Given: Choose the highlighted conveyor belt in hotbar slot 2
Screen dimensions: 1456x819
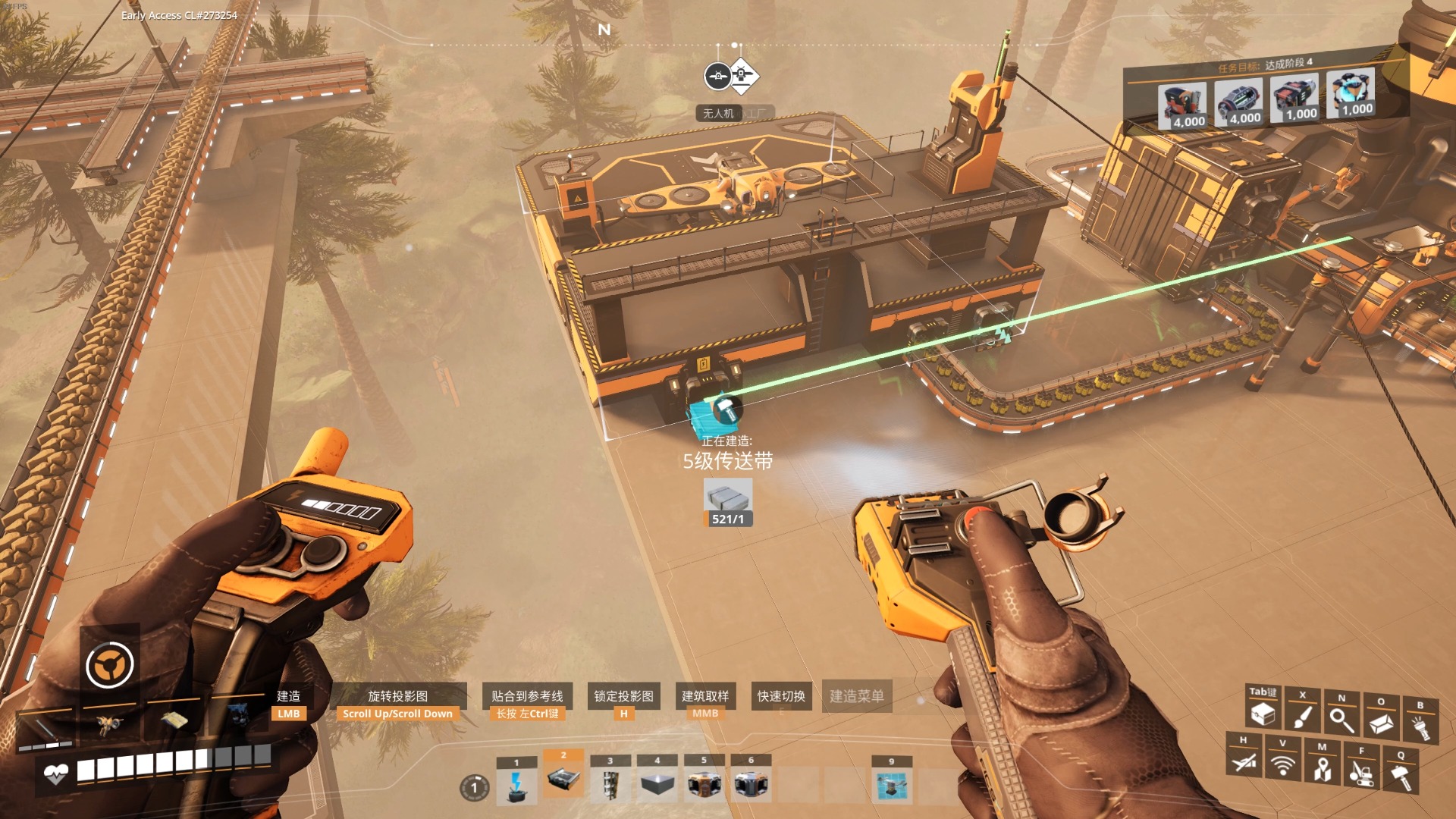Looking at the screenshot, I should pyautogui.click(x=563, y=779).
